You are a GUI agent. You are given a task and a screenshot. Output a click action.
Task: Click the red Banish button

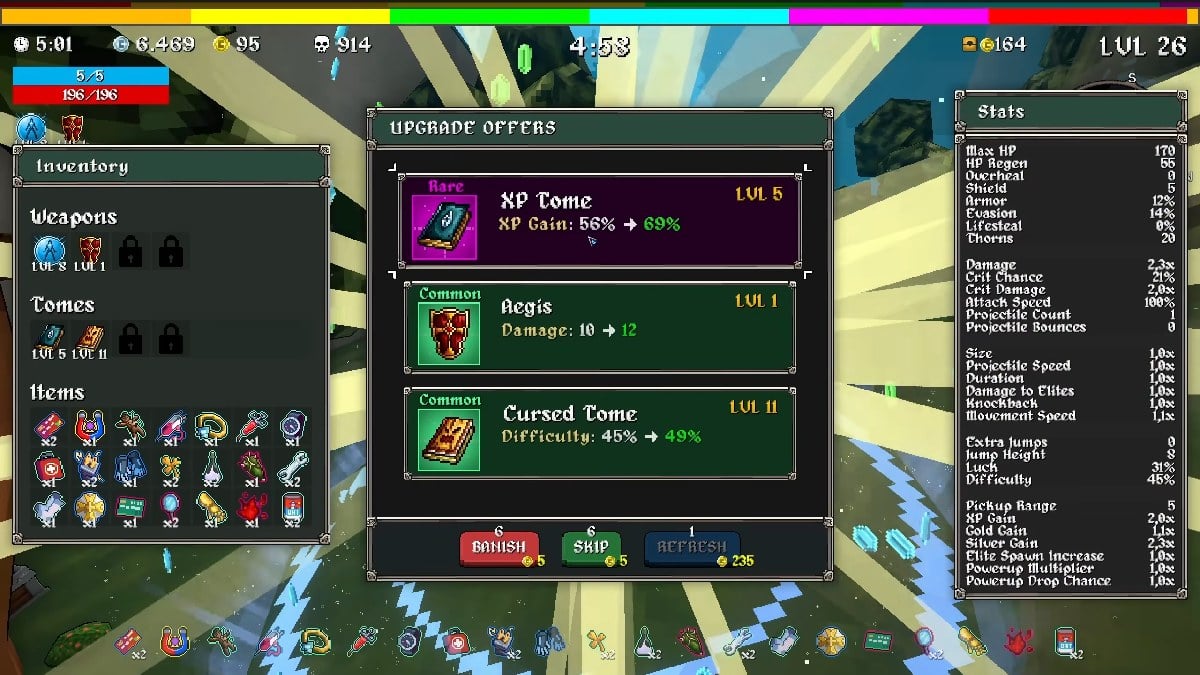coord(497,548)
